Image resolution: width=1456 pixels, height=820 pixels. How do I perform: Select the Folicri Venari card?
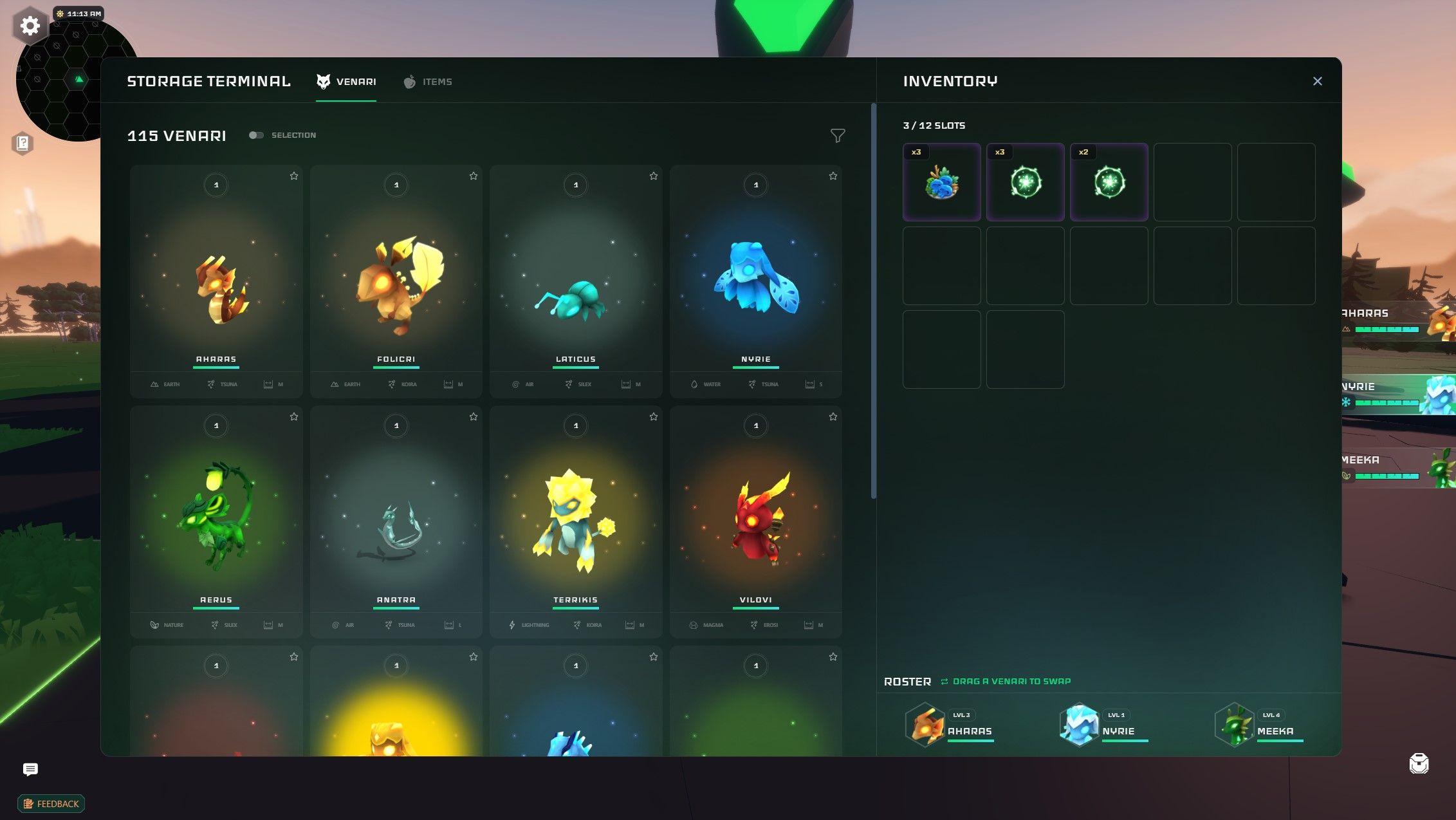(396, 281)
